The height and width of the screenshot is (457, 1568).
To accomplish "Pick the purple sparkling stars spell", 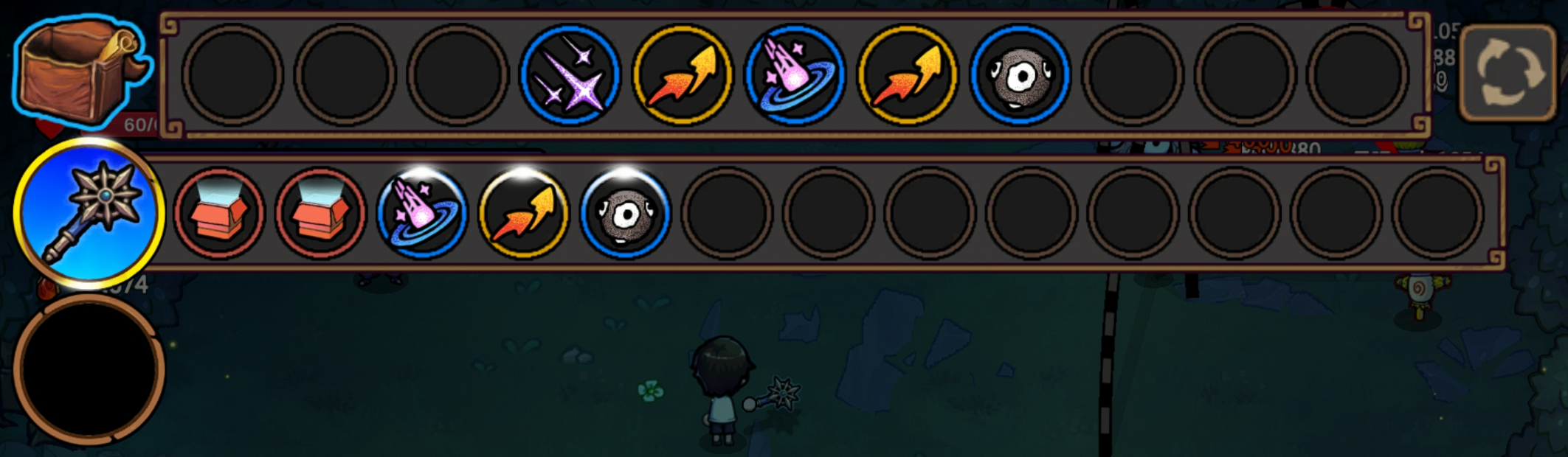I will point(570,75).
